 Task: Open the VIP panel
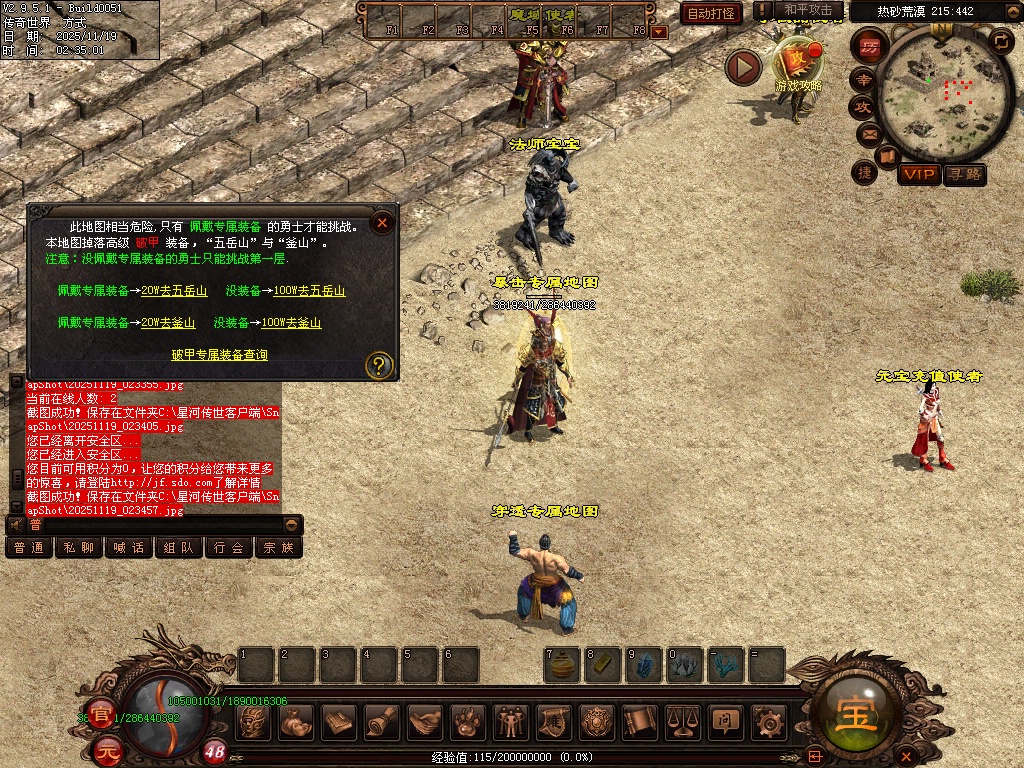coord(918,174)
